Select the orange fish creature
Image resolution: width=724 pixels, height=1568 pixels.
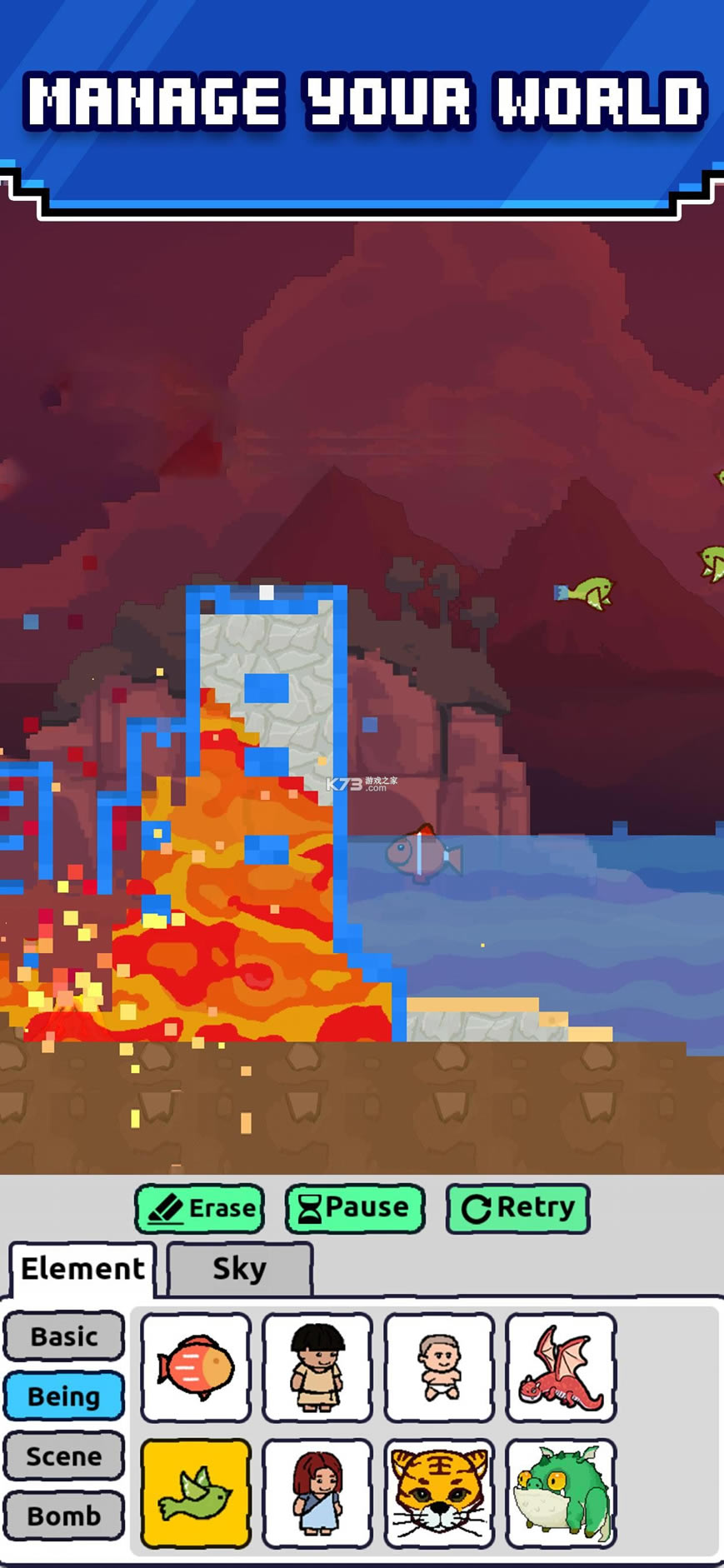coord(196,1368)
